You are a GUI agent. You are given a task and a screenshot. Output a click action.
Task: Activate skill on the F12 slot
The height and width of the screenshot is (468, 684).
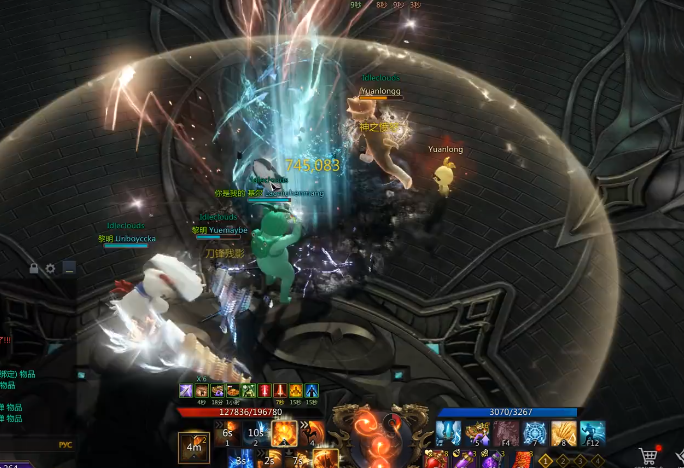[x=592, y=434]
